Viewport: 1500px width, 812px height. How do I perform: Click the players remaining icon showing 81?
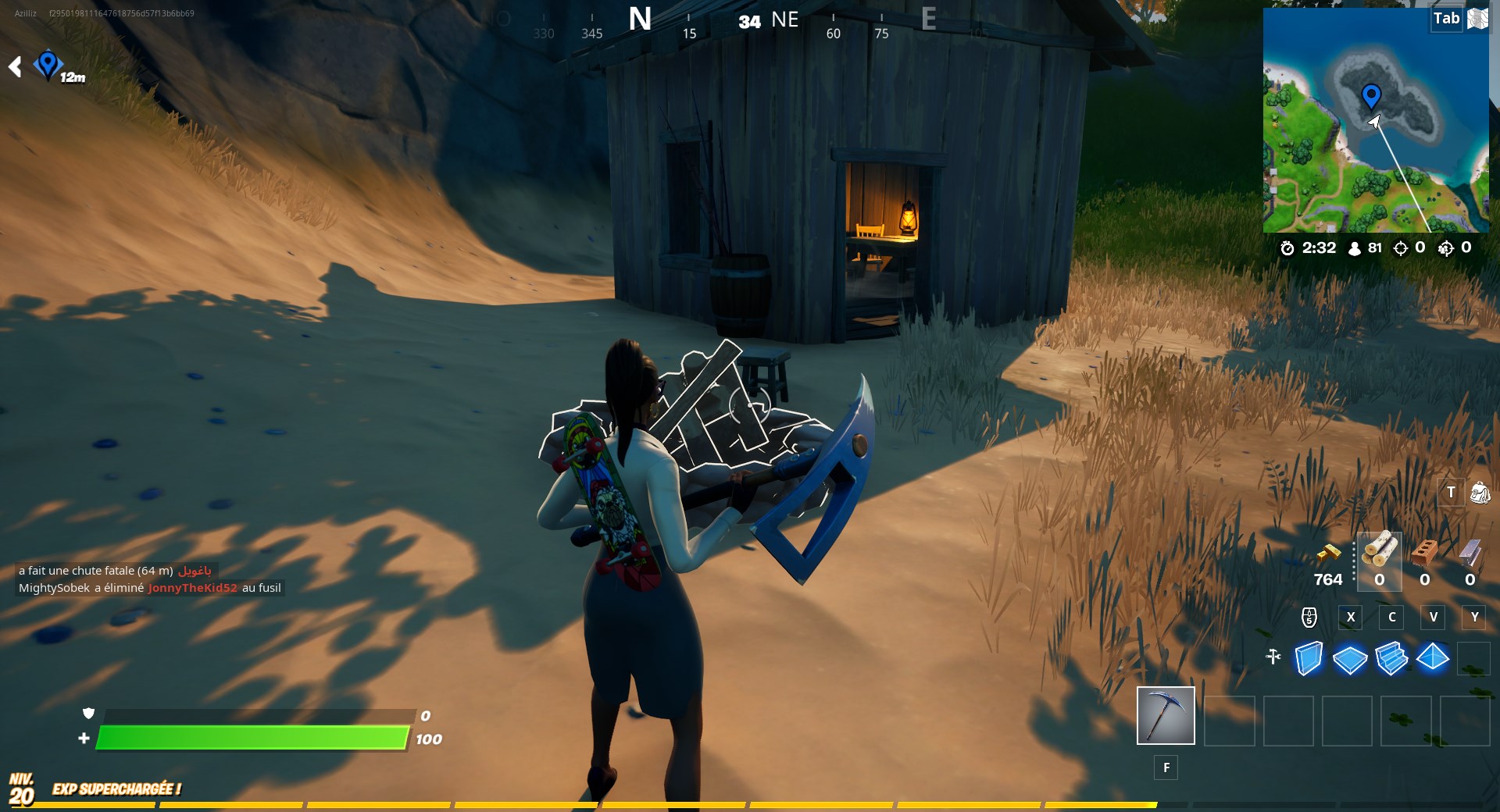coord(1354,248)
